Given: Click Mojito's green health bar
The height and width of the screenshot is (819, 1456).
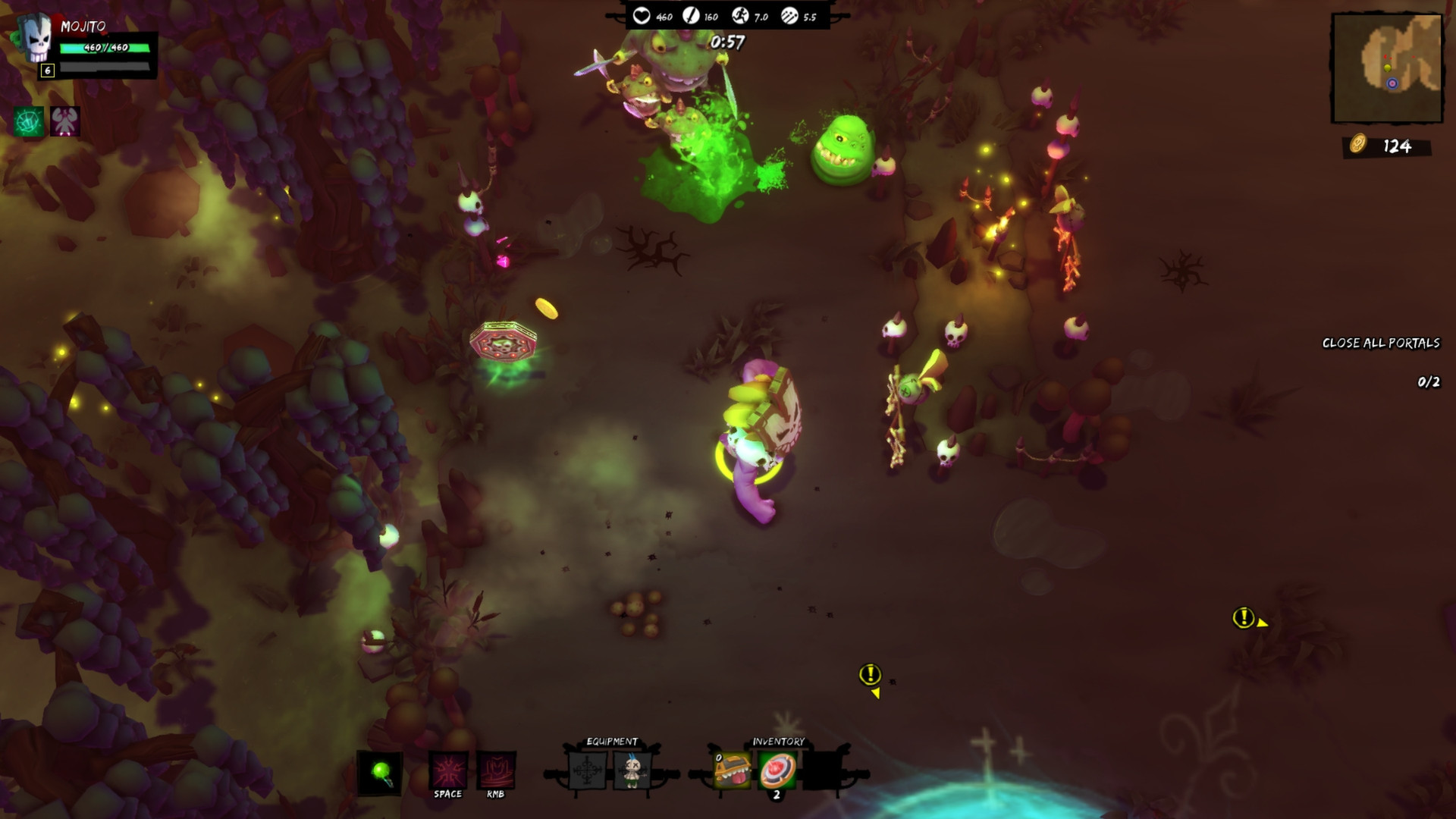Looking at the screenshot, I should coord(105,46).
